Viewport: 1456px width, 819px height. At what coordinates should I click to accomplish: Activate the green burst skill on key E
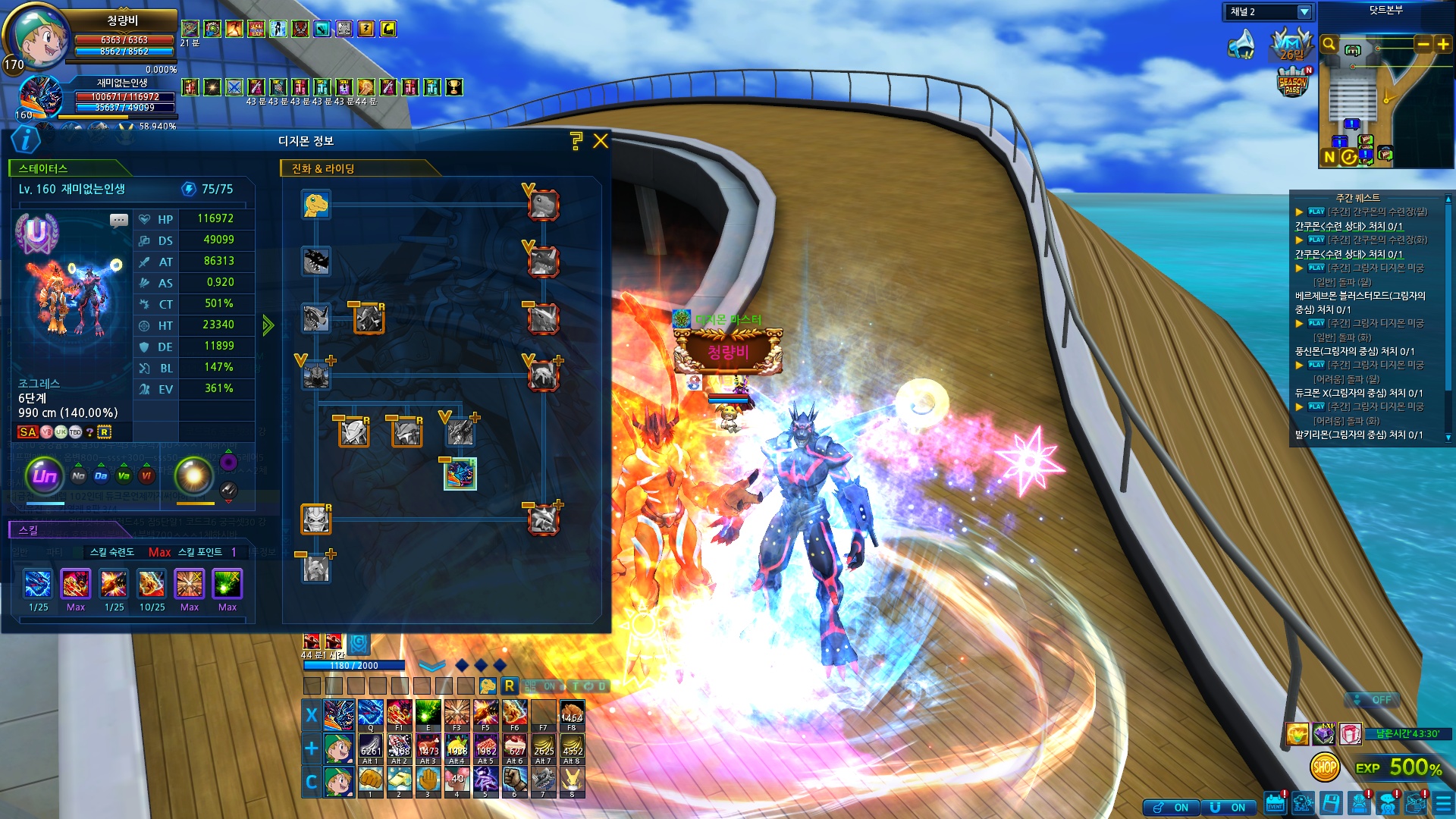pos(428,714)
